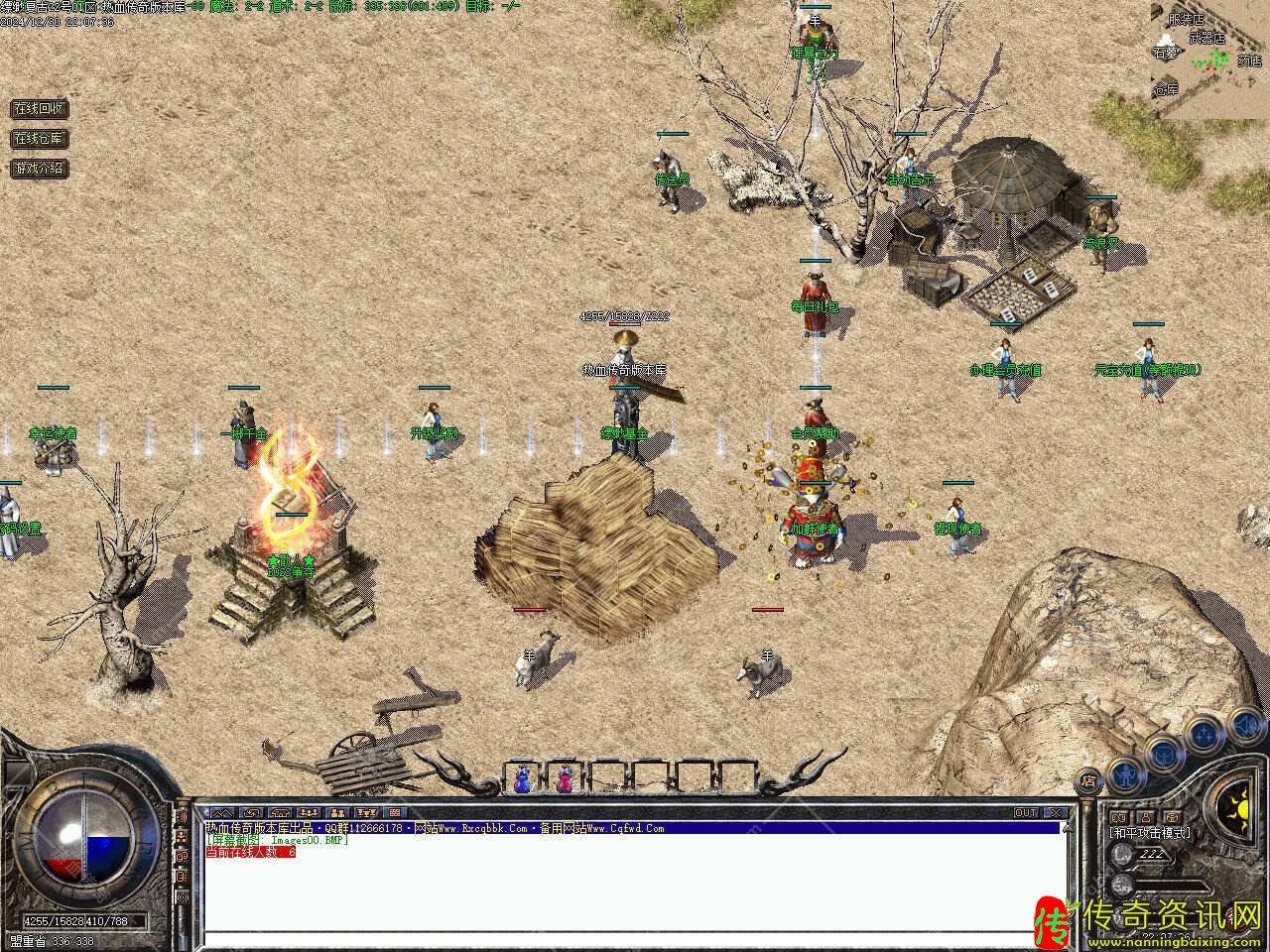The height and width of the screenshot is (952, 1270).
Task: Open the character figure round button
Action: [x=1124, y=772]
